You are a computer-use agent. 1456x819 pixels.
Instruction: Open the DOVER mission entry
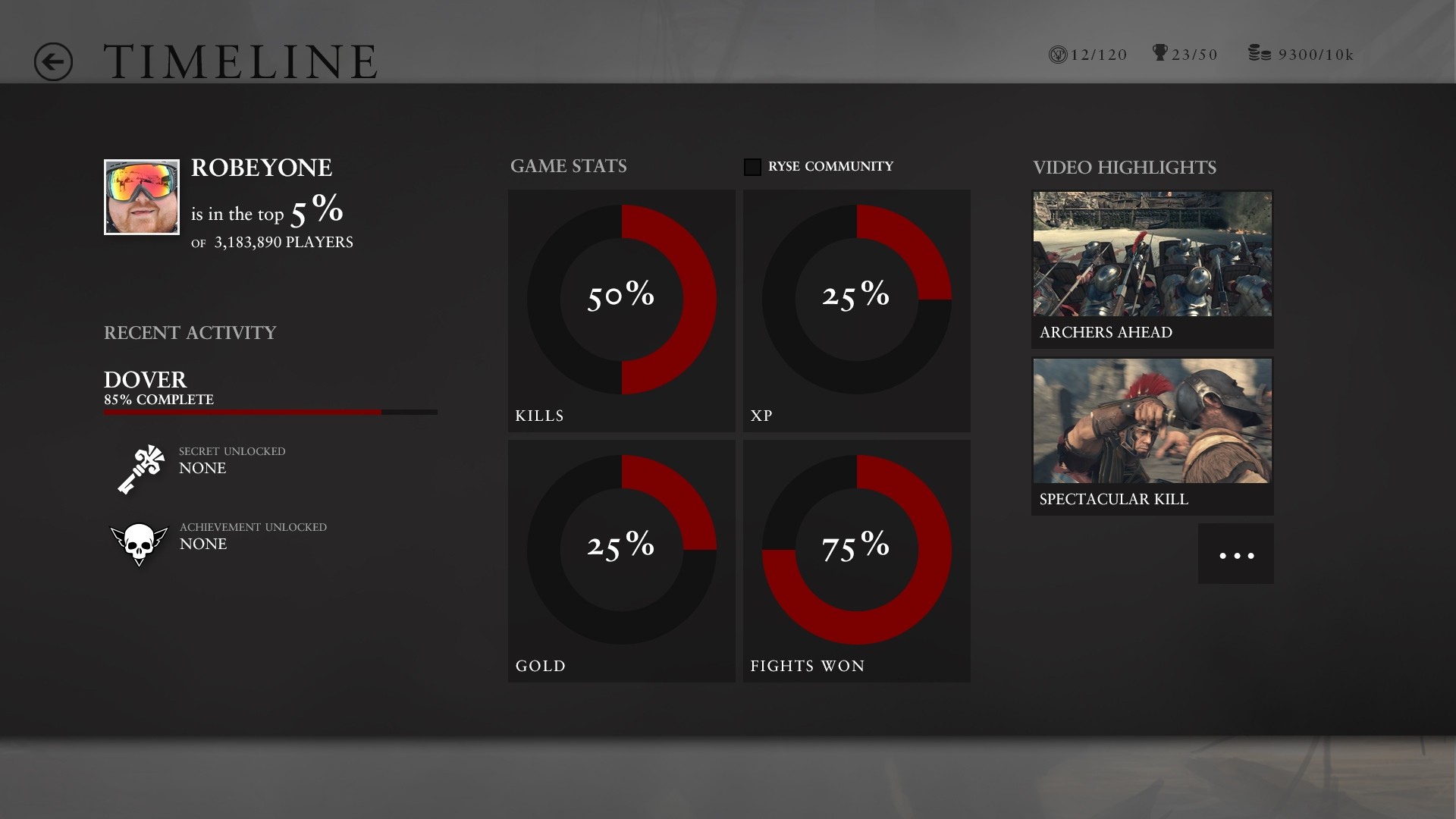pos(144,380)
